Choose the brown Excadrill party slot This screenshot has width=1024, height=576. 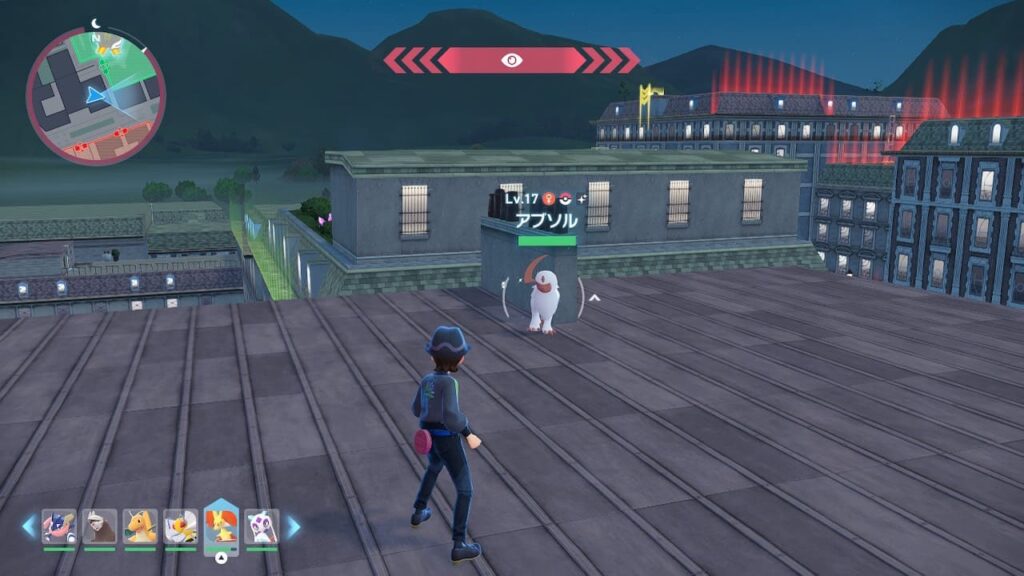coord(100,526)
